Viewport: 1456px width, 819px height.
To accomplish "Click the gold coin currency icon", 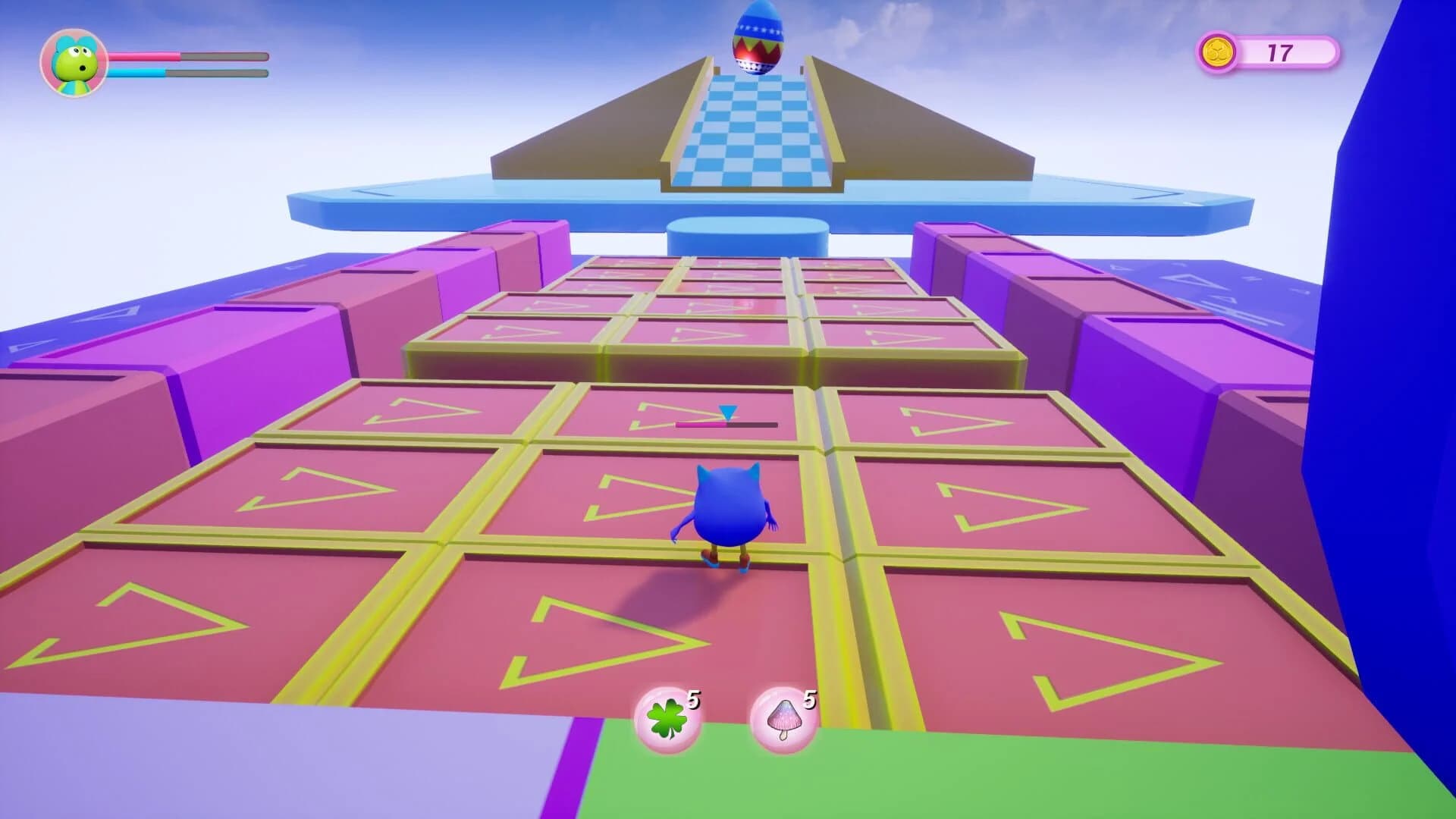I will coord(1219,53).
